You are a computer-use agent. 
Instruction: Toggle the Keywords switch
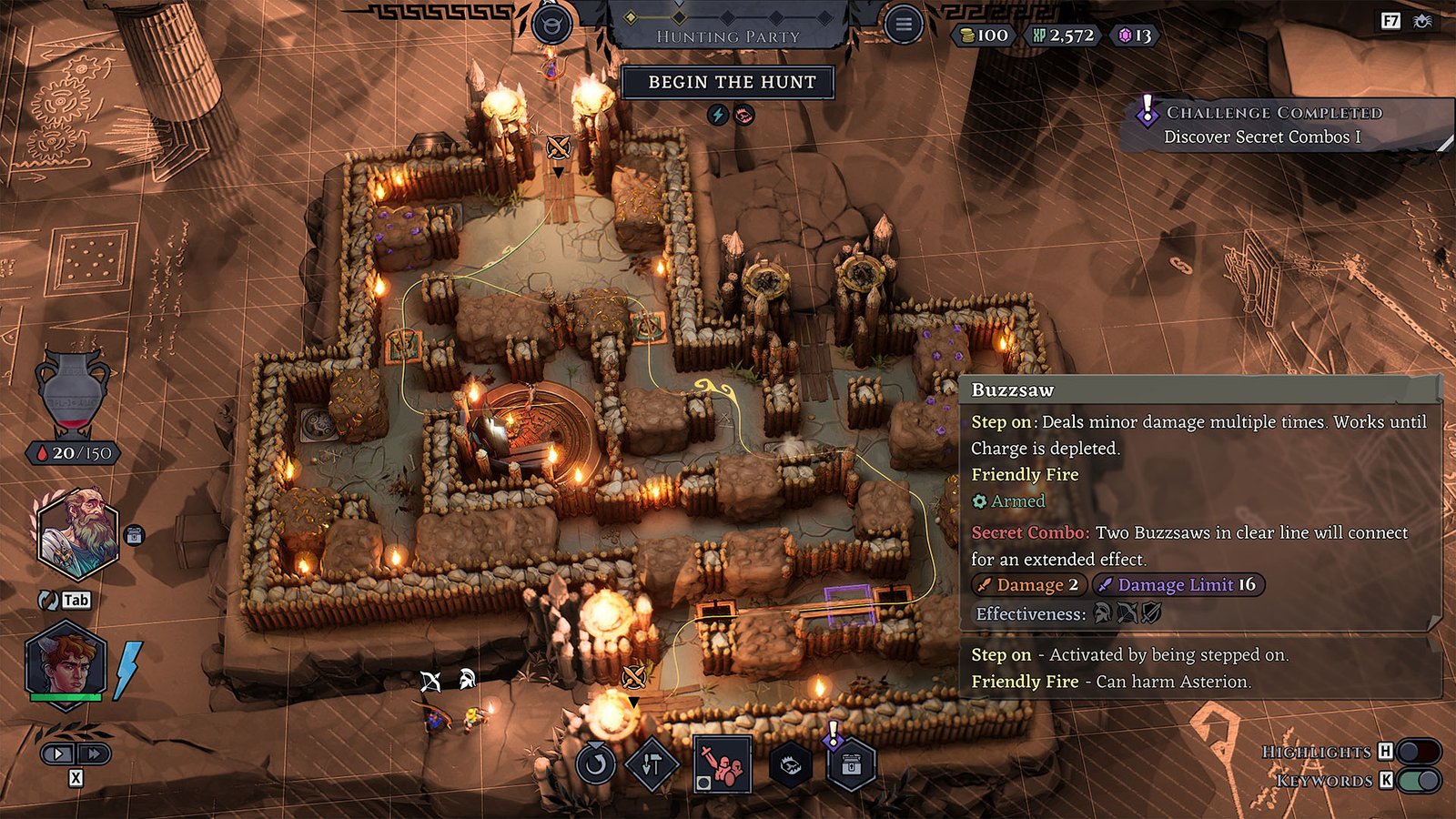[x=1419, y=781]
